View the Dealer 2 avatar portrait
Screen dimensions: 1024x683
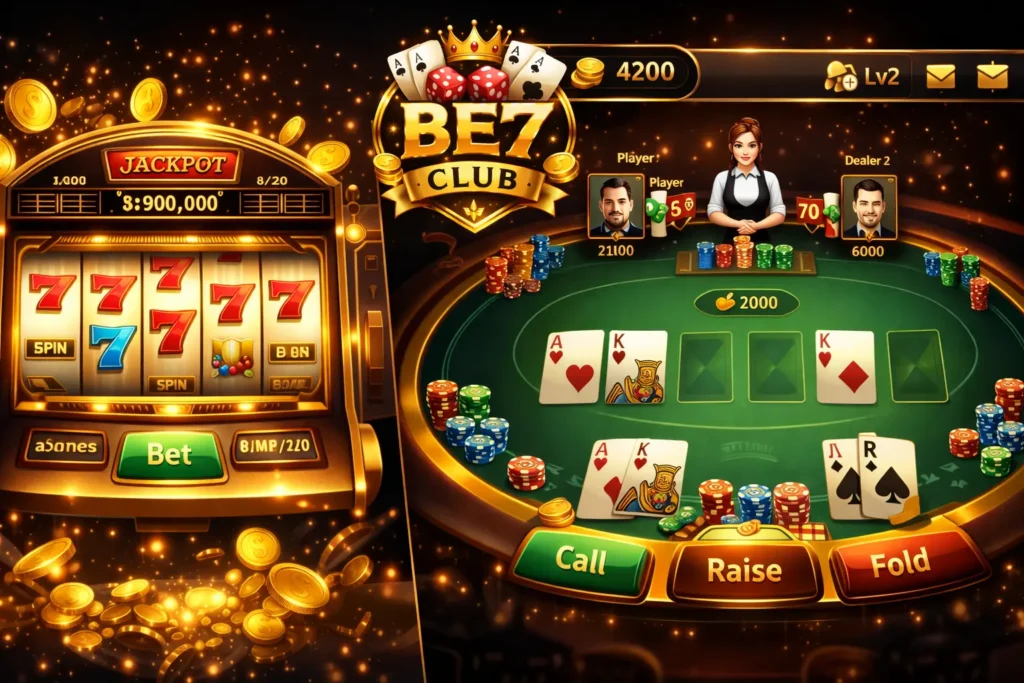[868, 207]
